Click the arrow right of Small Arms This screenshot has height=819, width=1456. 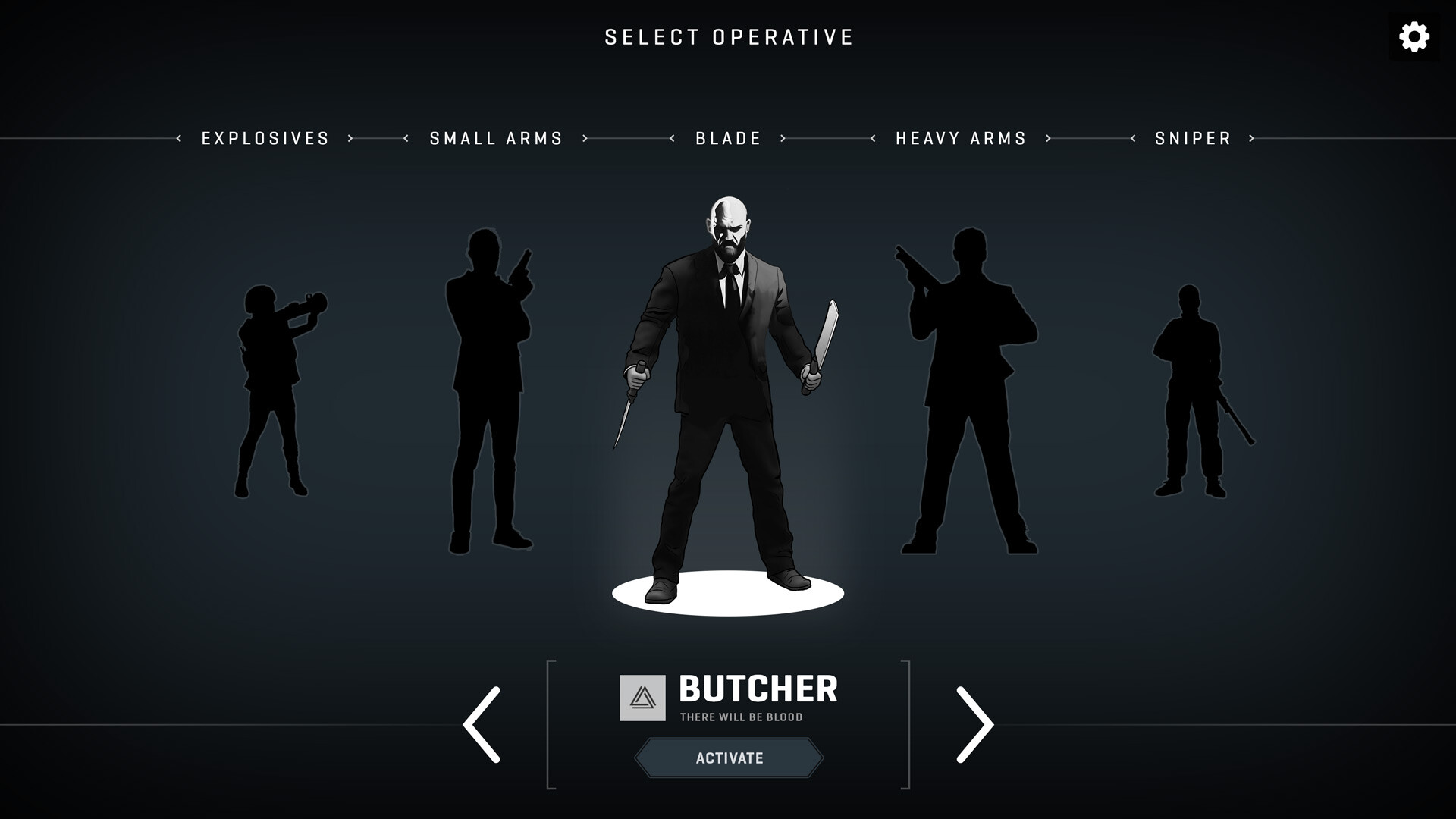(585, 138)
